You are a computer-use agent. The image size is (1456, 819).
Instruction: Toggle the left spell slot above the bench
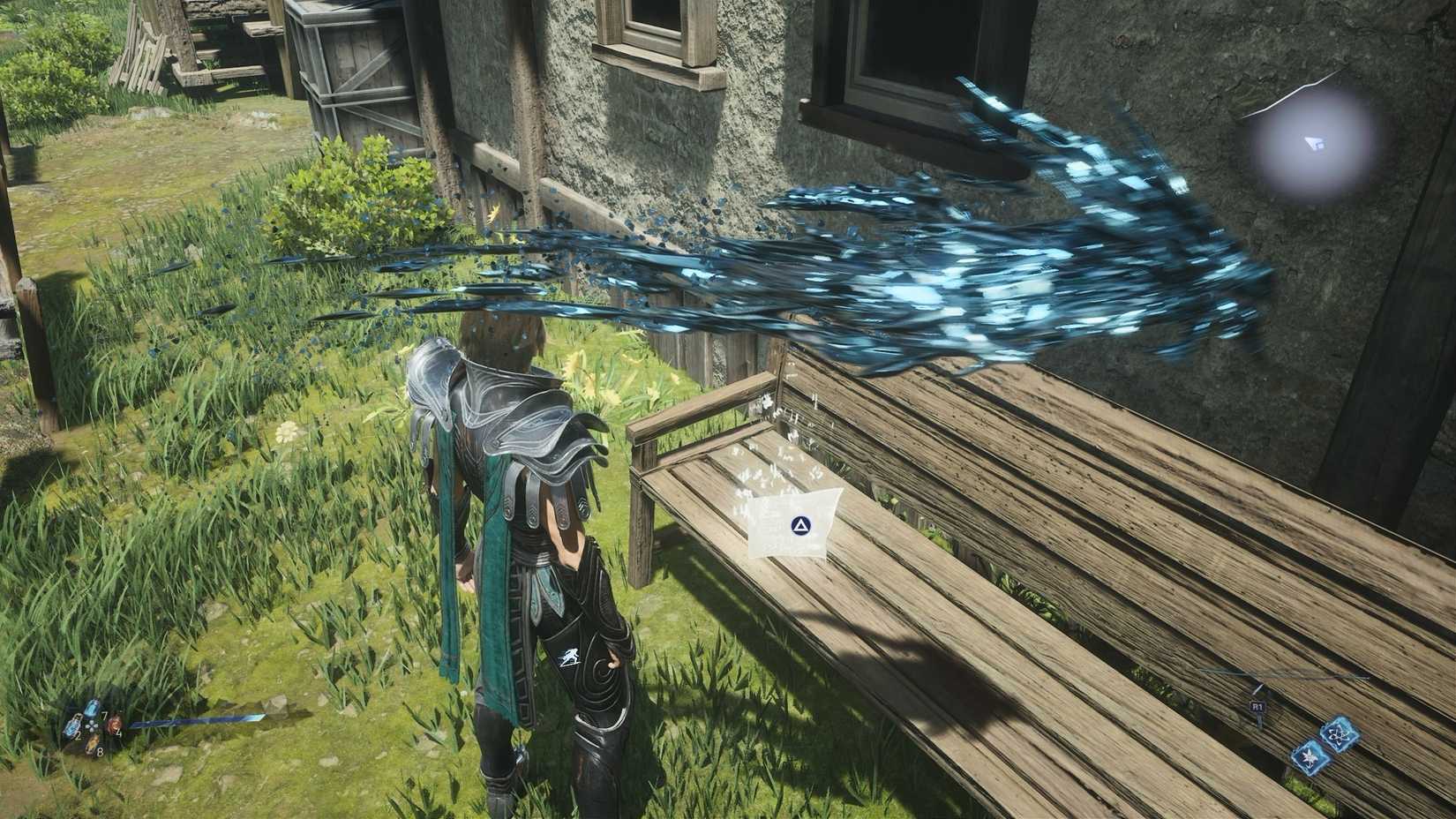pos(1310,757)
